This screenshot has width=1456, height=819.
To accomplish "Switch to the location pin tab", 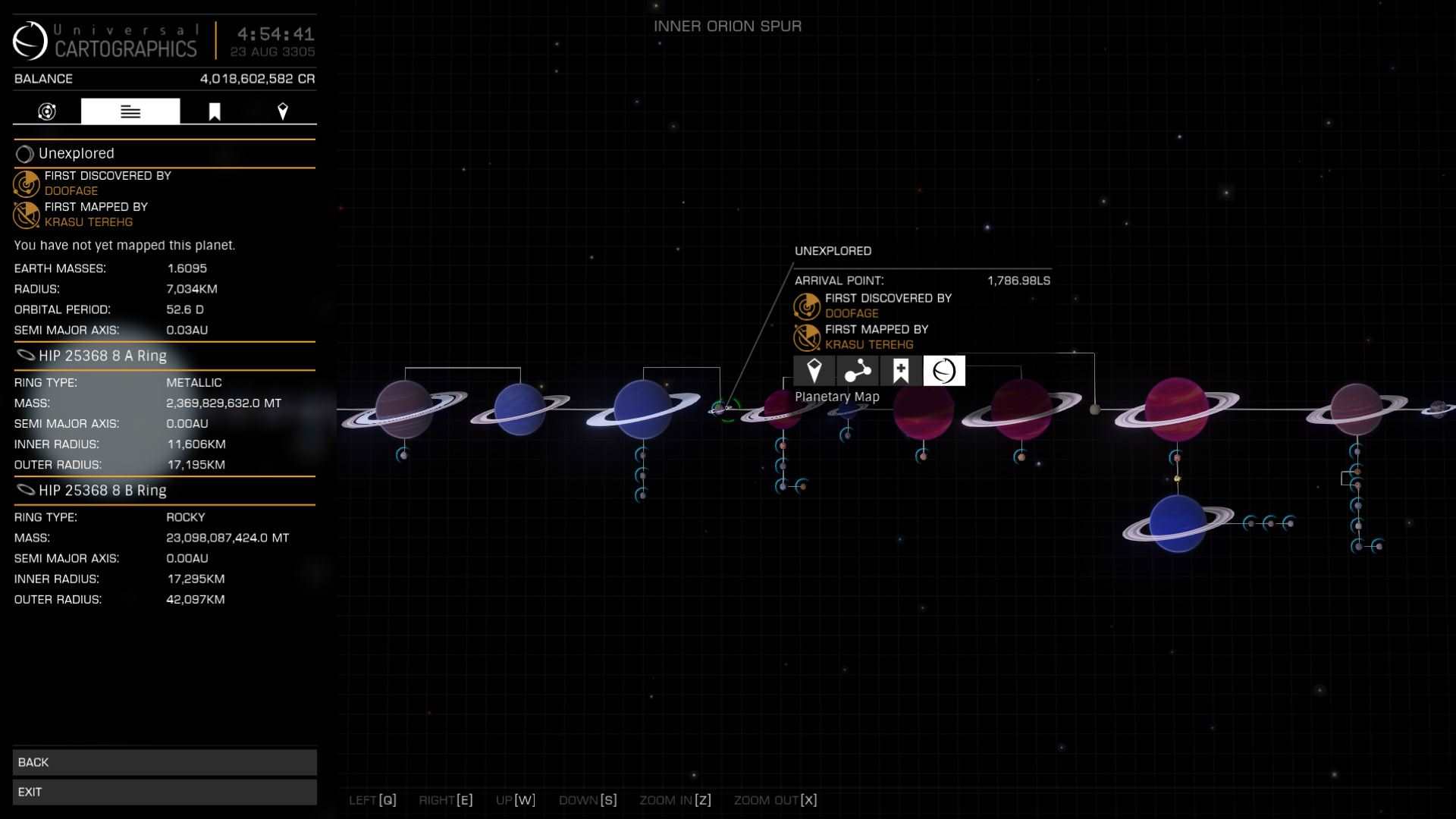I will click(283, 111).
